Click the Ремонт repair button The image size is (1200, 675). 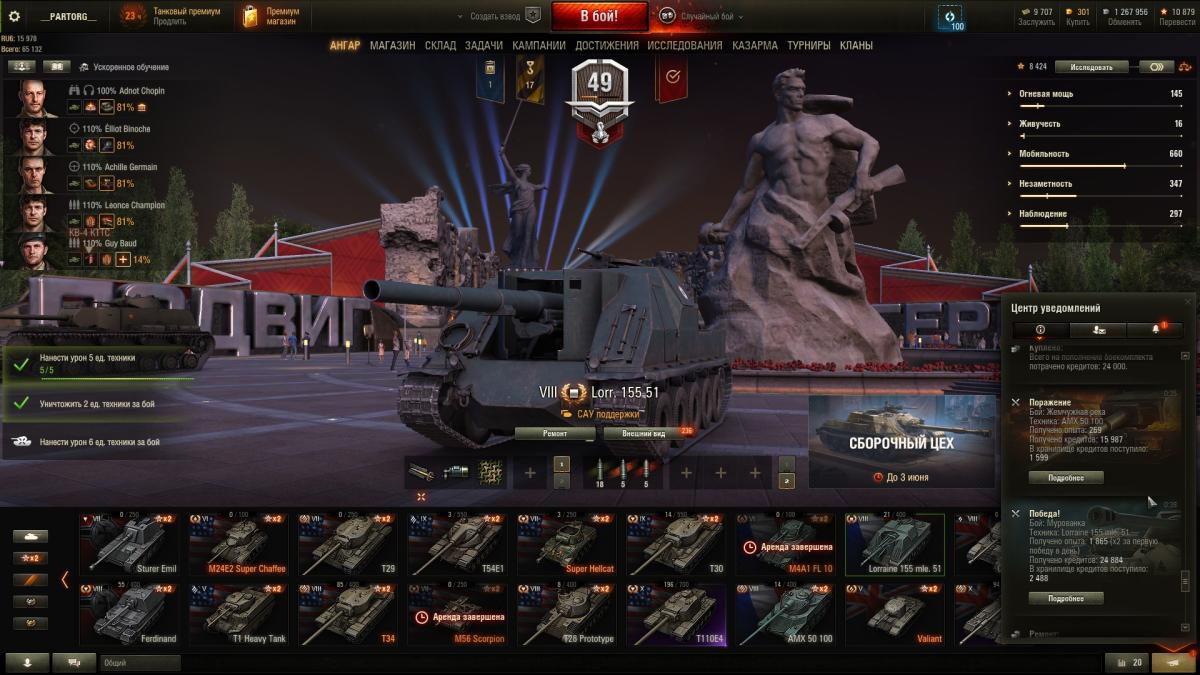(555, 433)
